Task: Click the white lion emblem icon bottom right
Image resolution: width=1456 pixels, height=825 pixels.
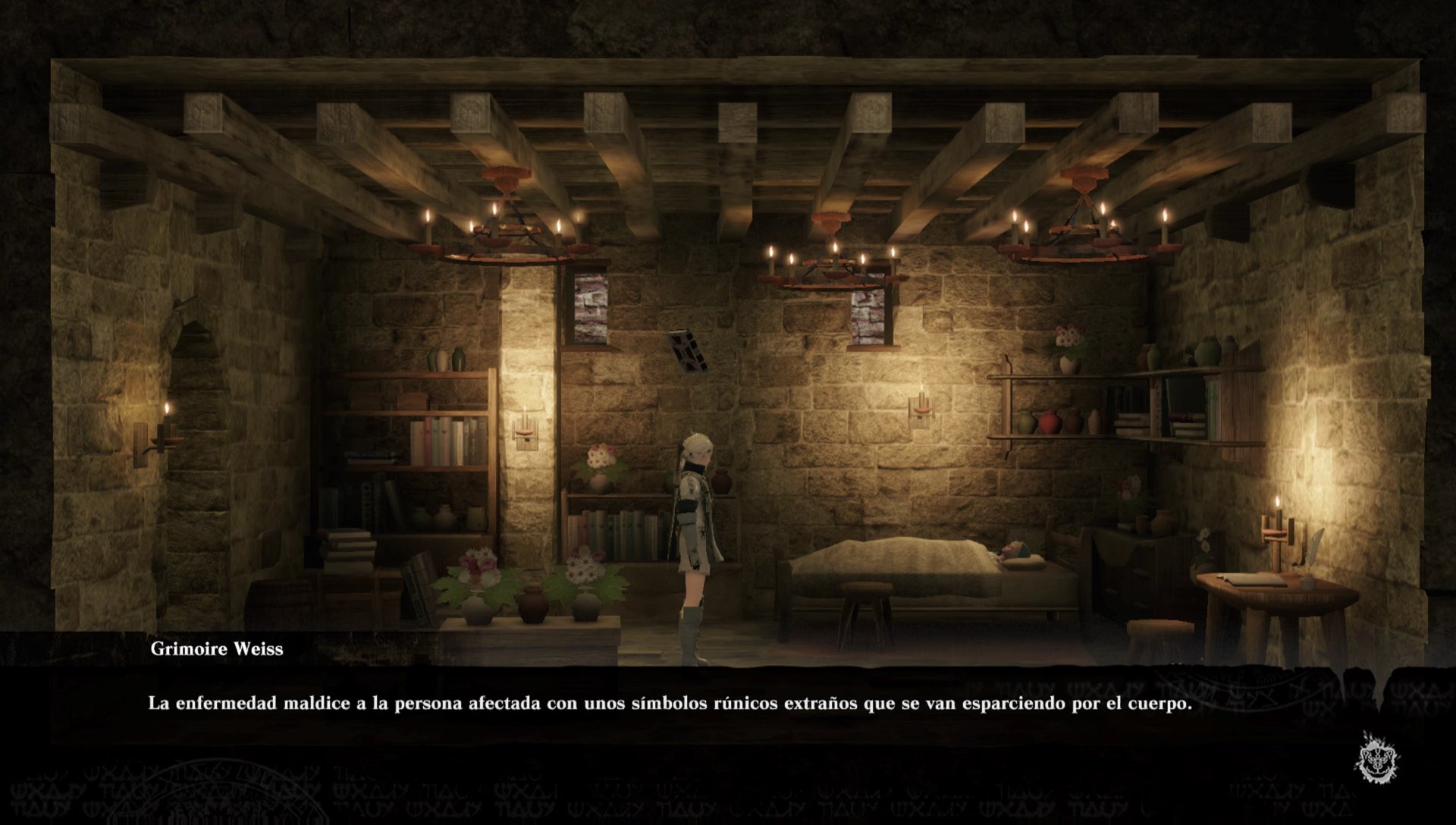Action: pos(1376,754)
